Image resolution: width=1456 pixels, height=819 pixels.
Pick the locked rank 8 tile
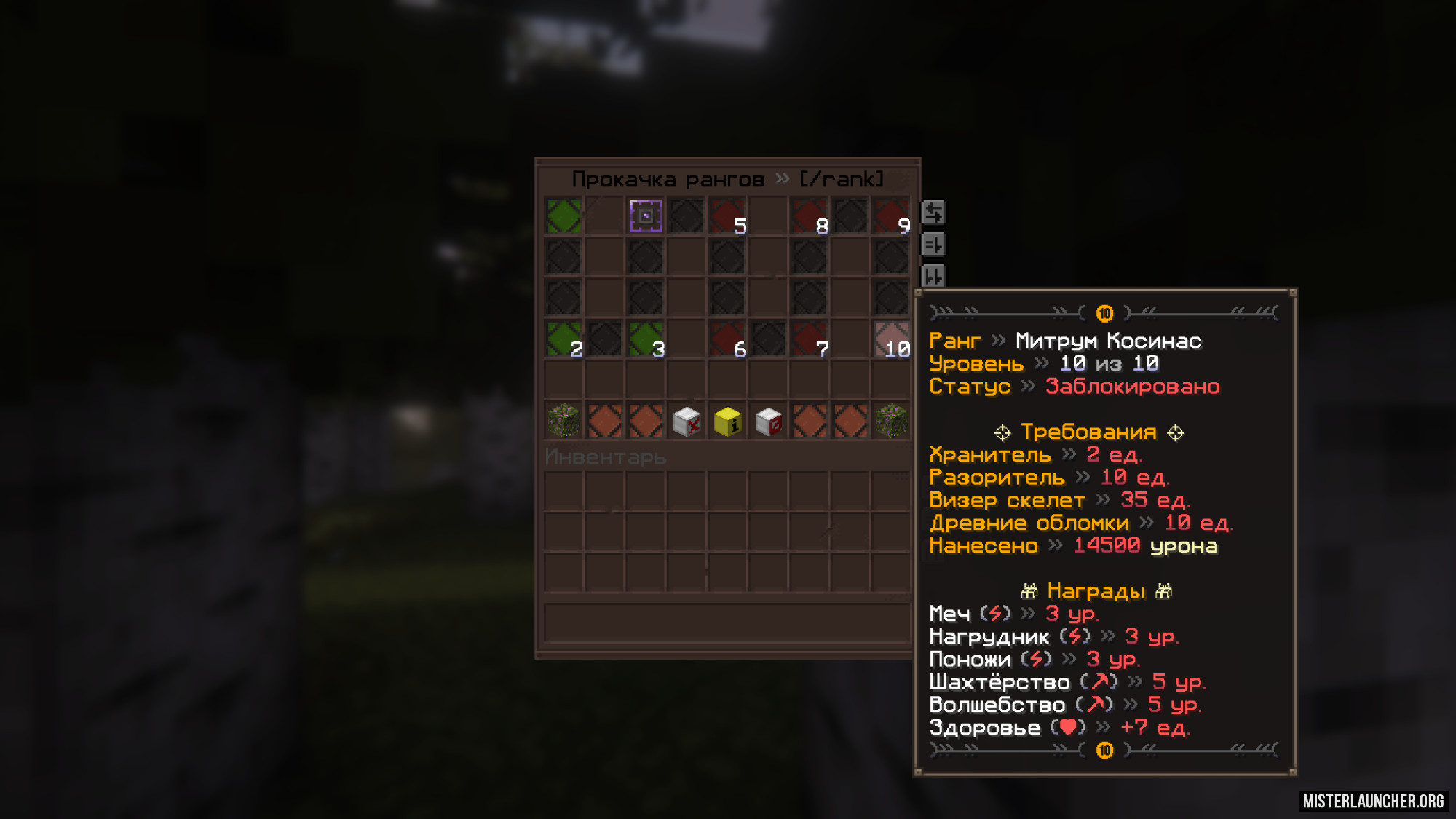click(x=809, y=216)
